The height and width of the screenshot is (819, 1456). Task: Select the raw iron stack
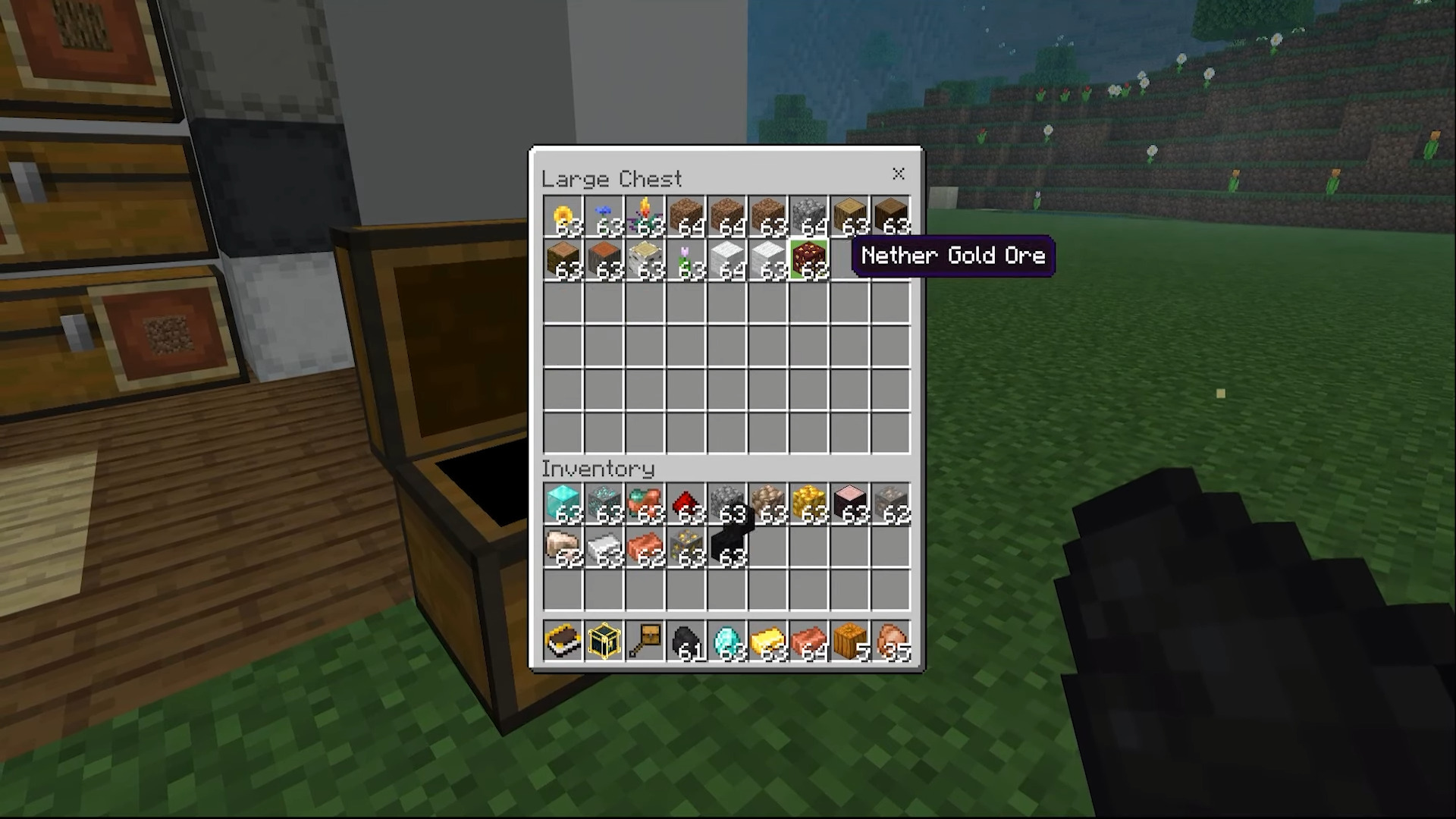tap(563, 547)
